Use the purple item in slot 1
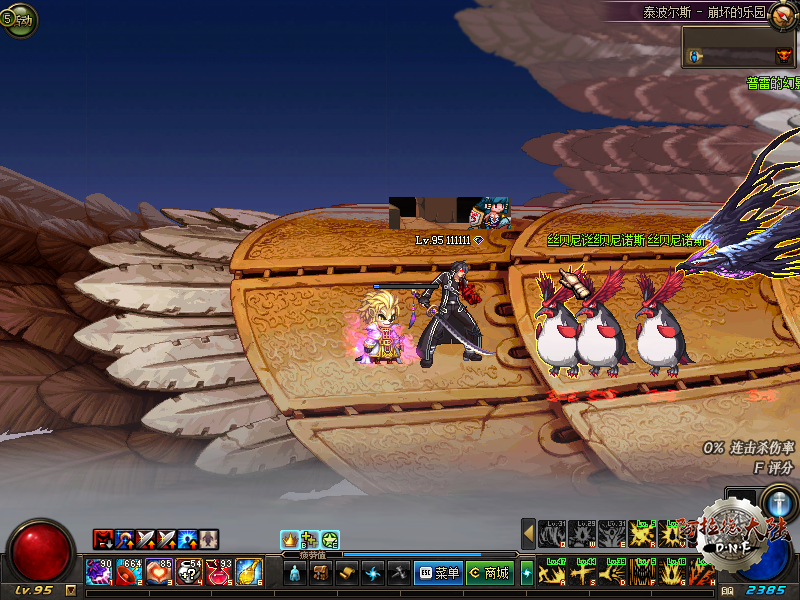The width and height of the screenshot is (800, 600). [99, 572]
